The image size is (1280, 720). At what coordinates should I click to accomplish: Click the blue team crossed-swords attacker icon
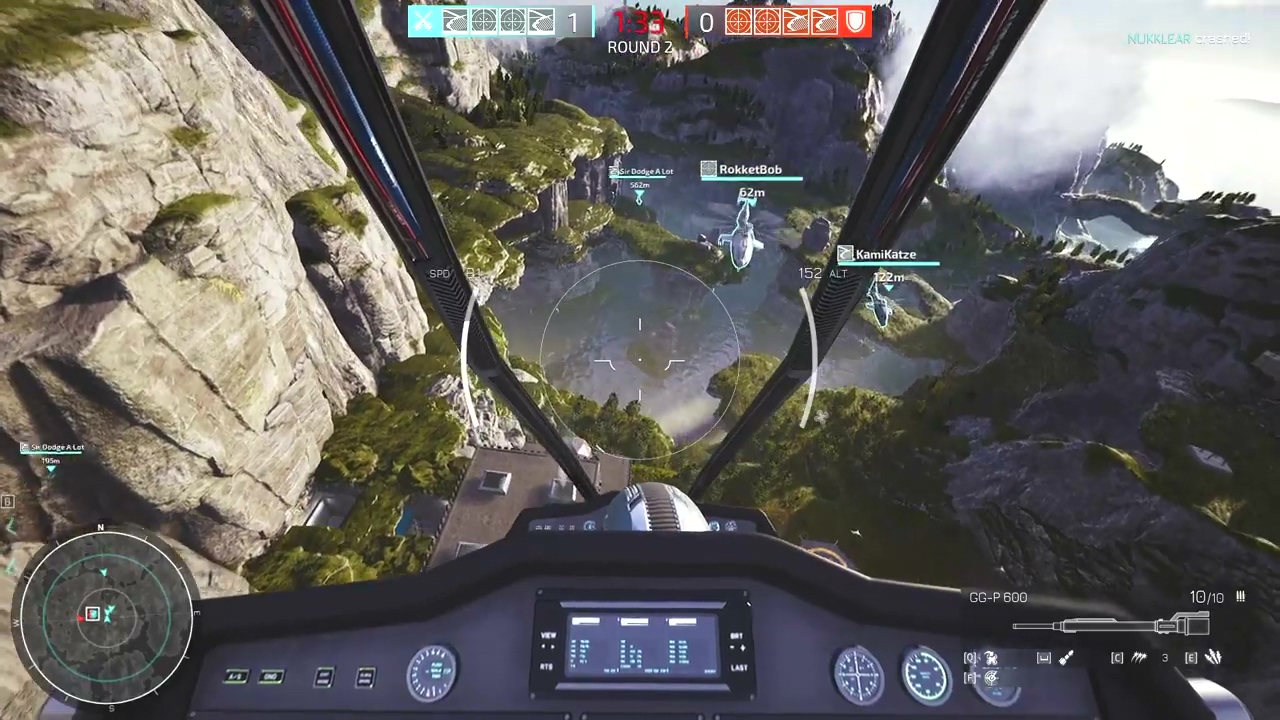pyautogui.click(x=424, y=22)
